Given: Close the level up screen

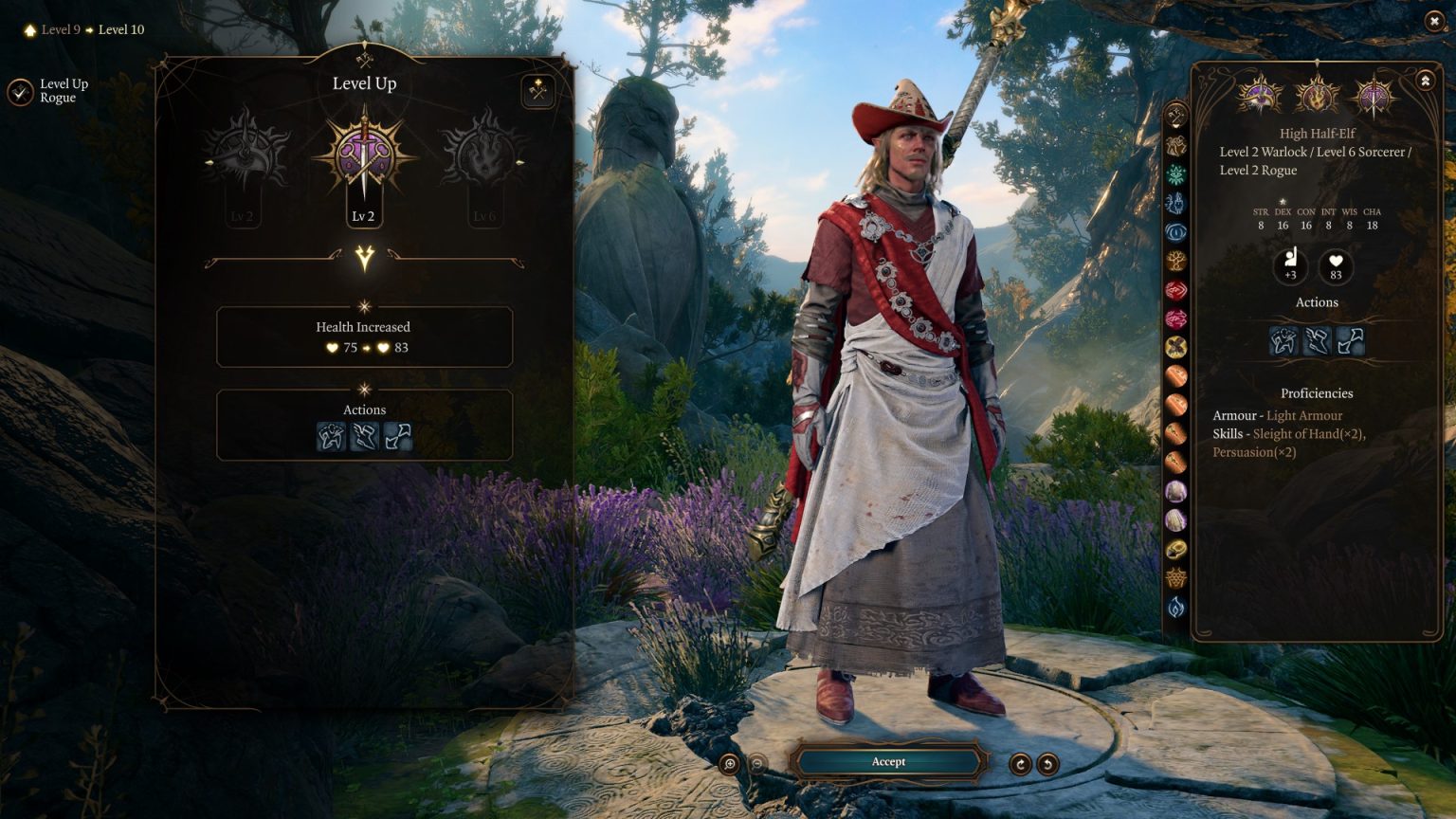Looking at the screenshot, I should pos(1433,21).
